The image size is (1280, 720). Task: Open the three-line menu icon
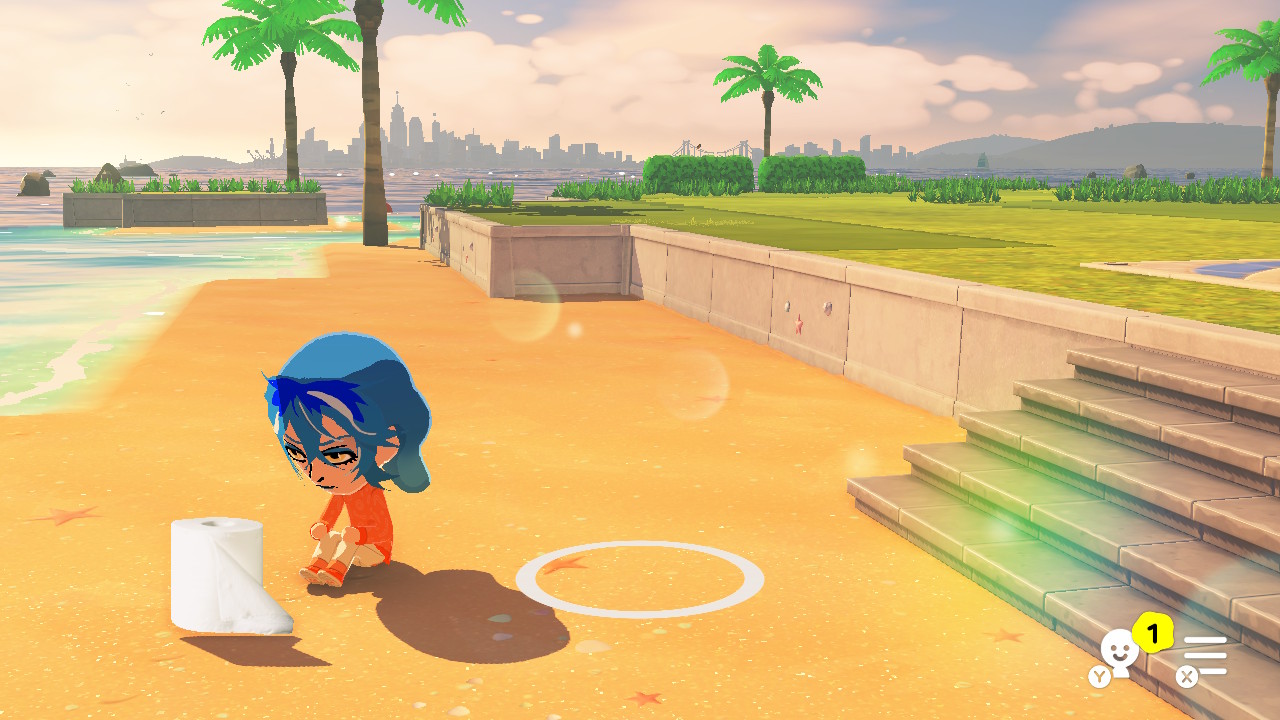pyautogui.click(x=1205, y=655)
